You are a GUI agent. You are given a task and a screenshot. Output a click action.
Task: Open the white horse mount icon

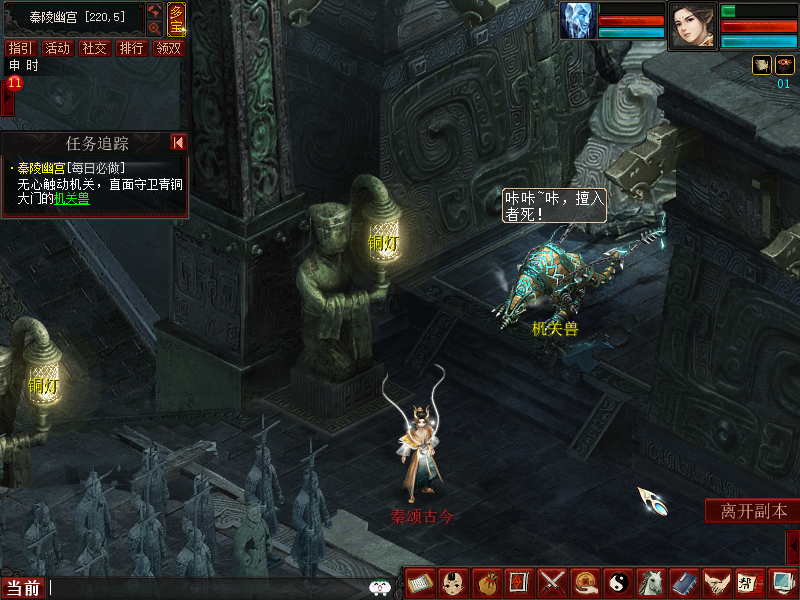[650, 582]
